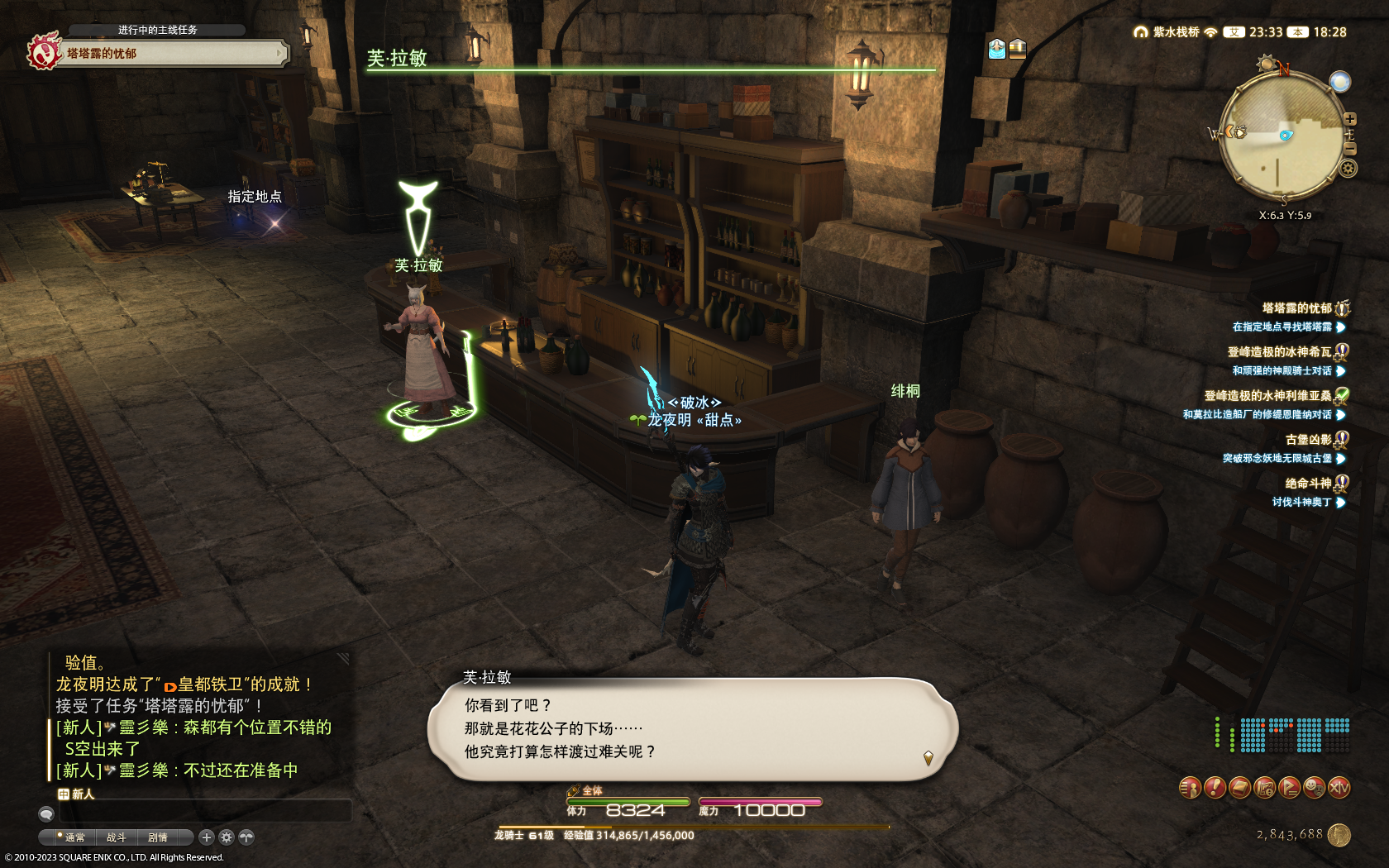The width and height of the screenshot is (1389, 868).
Task: Open the character menu icon
Action: [x=1189, y=788]
